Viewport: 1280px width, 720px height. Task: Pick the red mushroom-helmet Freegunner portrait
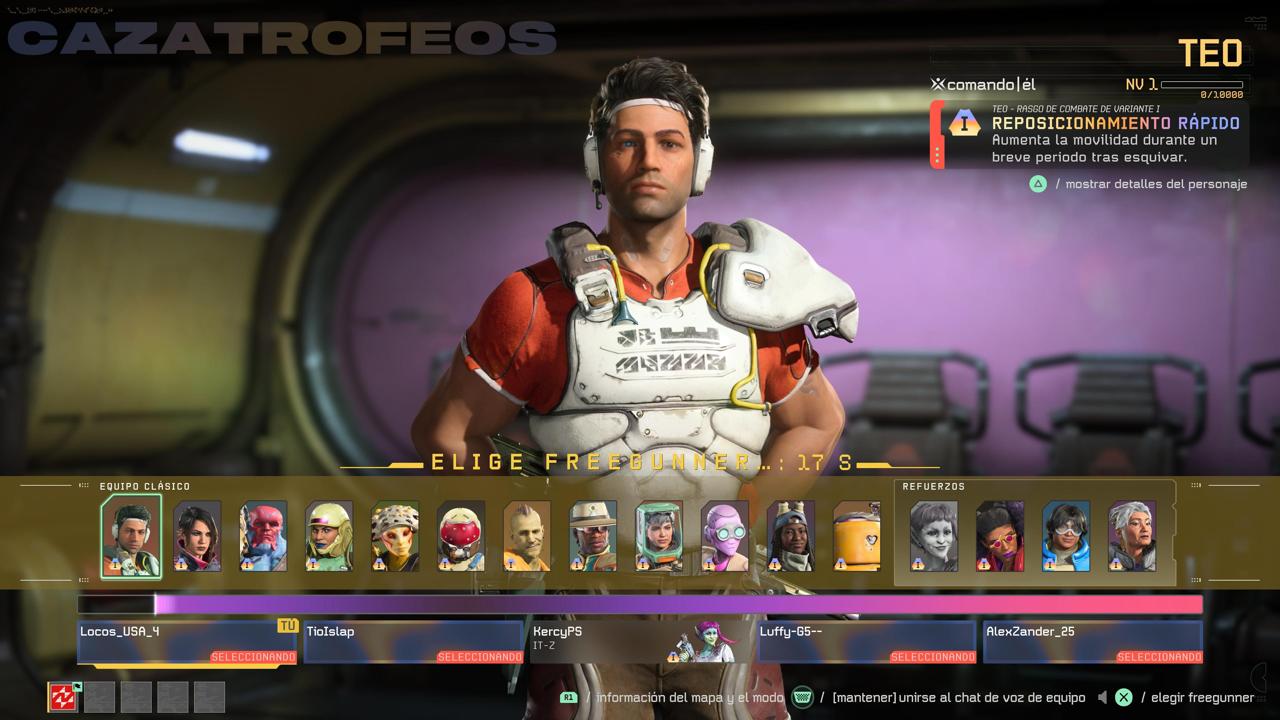point(461,536)
